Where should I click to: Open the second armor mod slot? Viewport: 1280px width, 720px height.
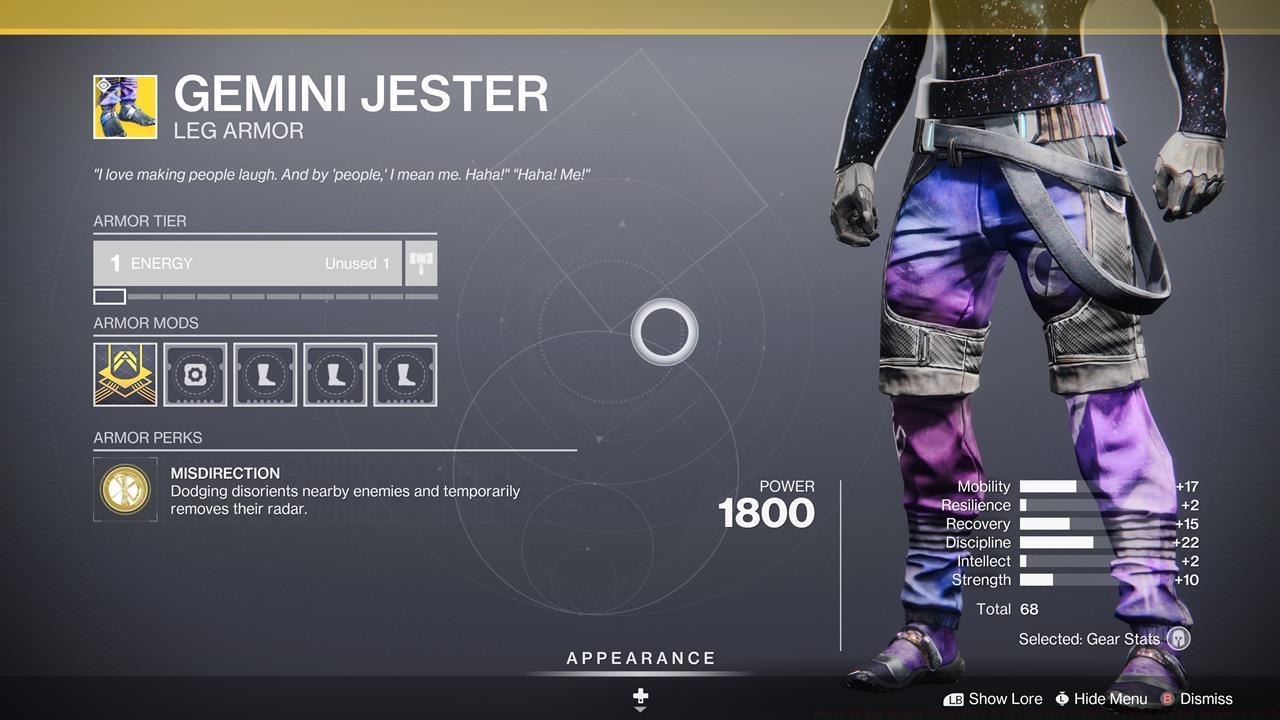click(195, 374)
